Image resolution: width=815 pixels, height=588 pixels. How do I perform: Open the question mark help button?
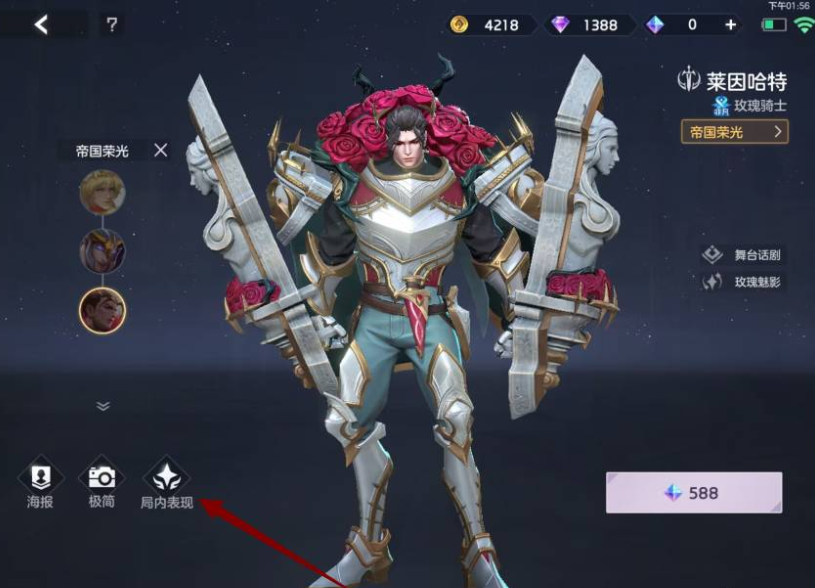pyautogui.click(x=114, y=25)
